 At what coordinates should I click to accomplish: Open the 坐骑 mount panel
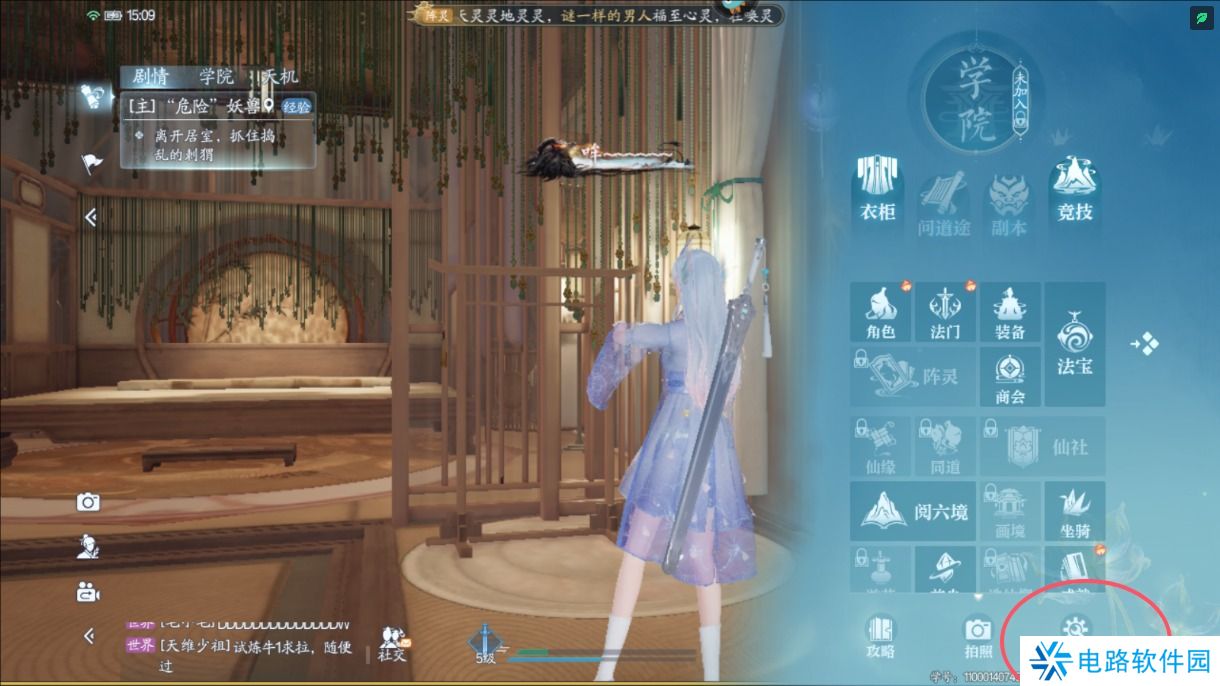click(1075, 512)
